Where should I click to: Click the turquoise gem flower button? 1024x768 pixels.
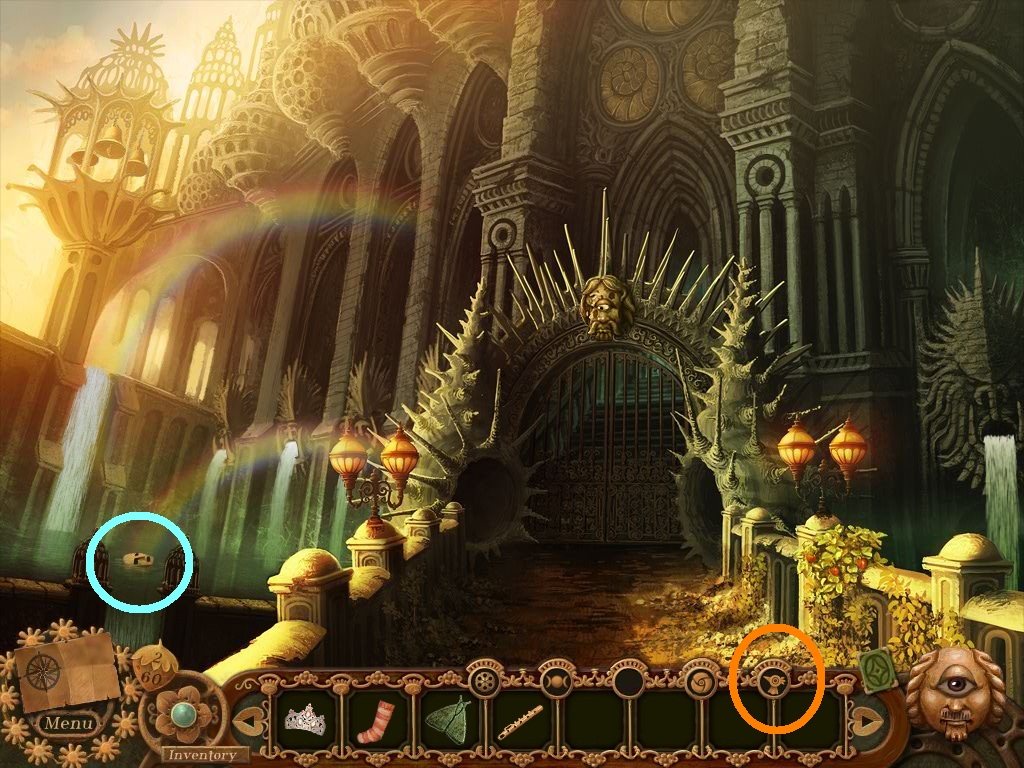coord(182,713)
